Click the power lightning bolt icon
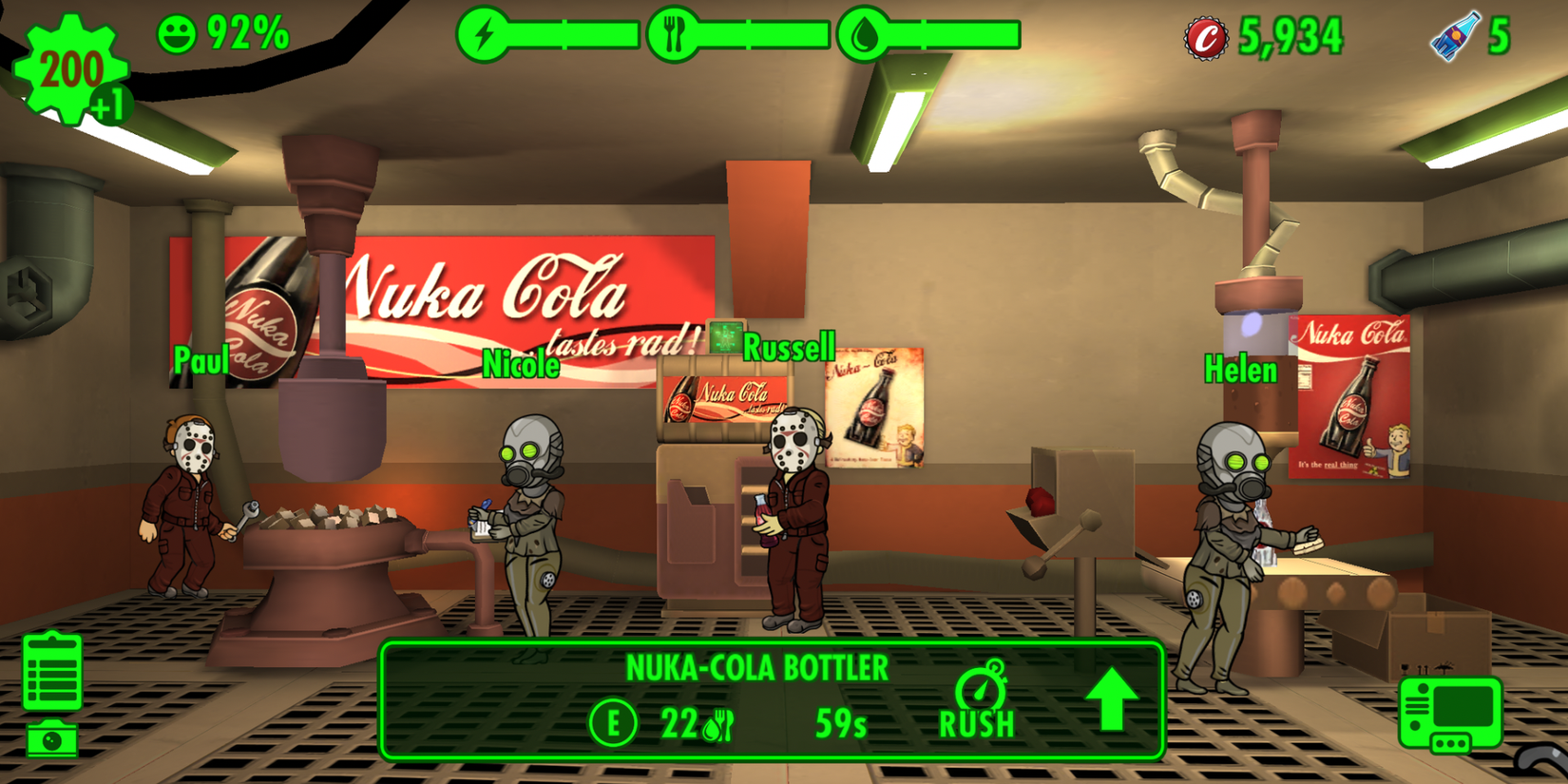The width and height of the screenshot is (1568, 784). (x=486, y=34)
